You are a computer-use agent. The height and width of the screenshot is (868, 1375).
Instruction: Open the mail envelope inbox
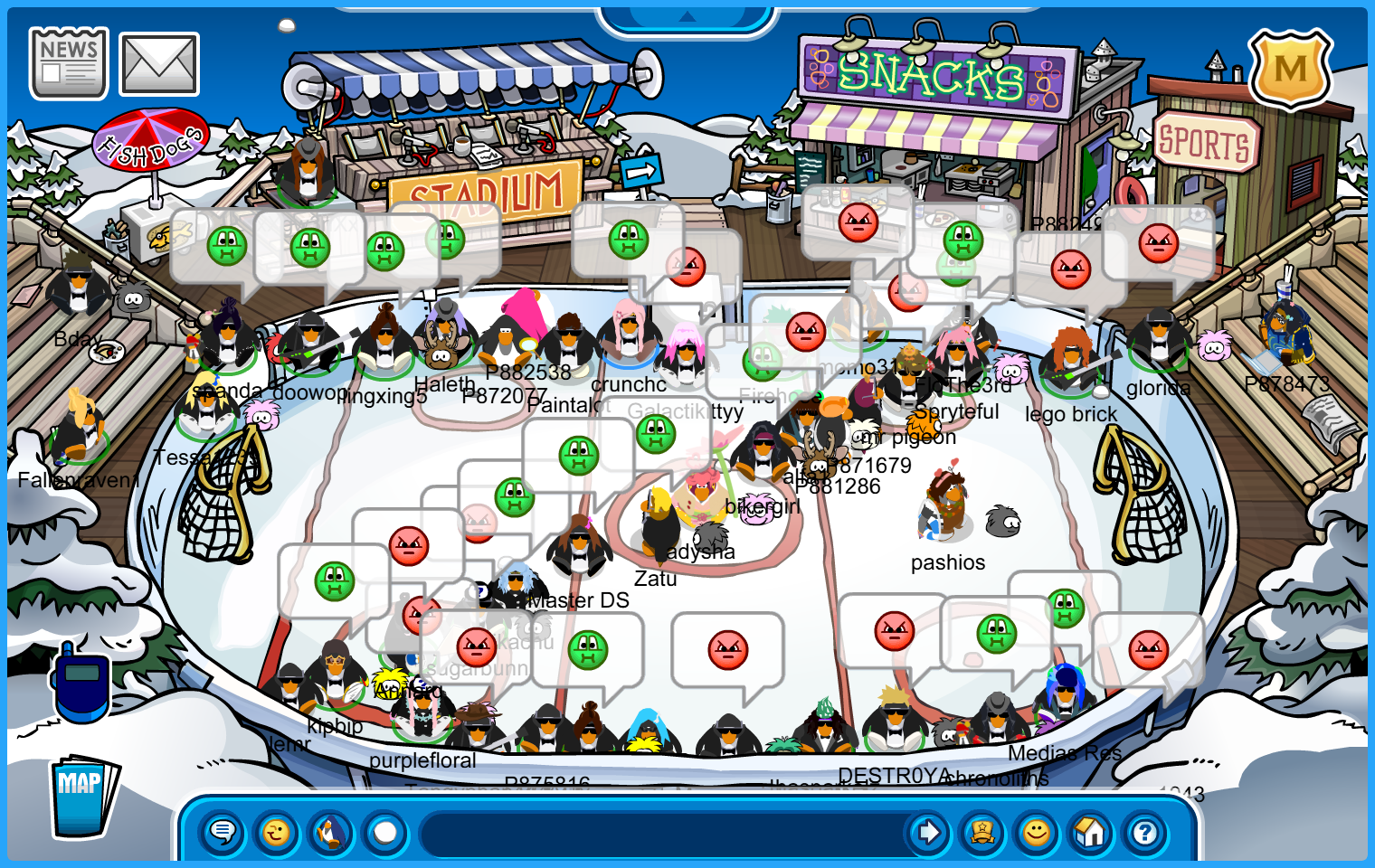(x=159, y=65)
